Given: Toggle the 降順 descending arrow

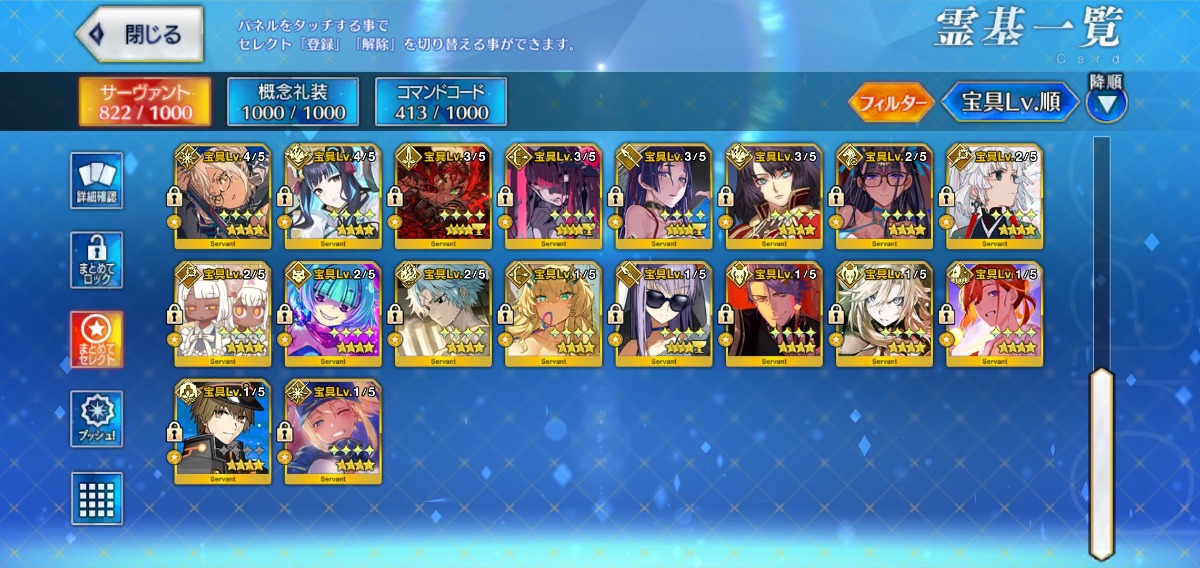Looking at the screenshot, I should tap(1106, 100).
